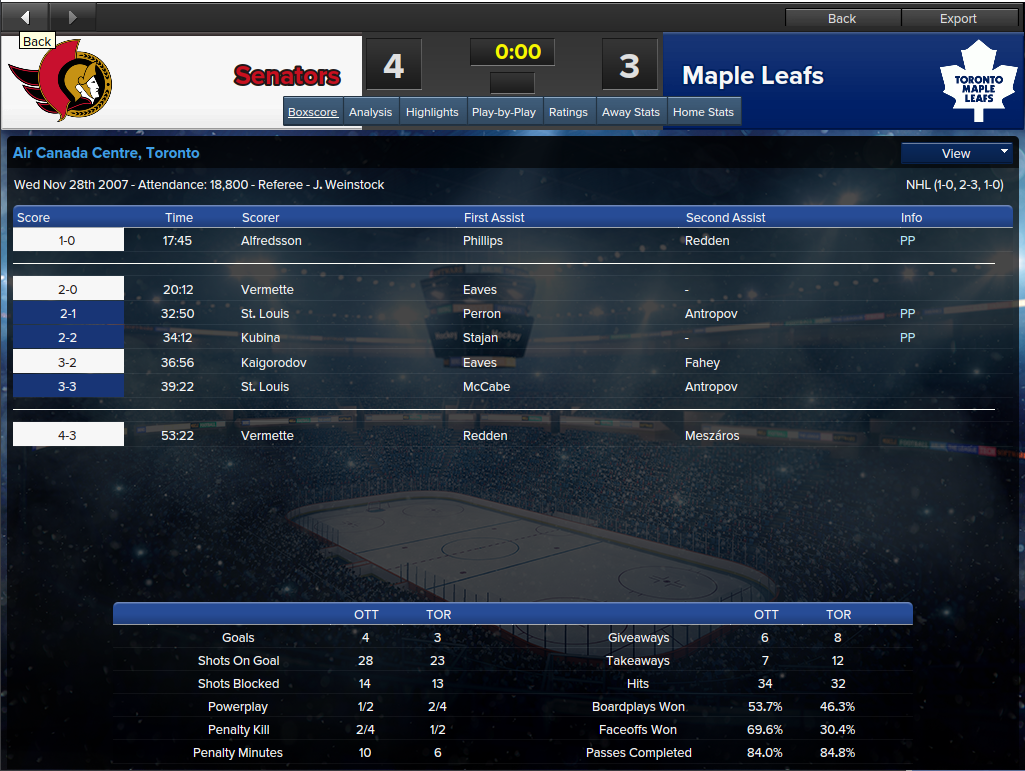The width and height of the screenshot is (1025, 771).
Task: Select the Boxscore tab
Action: (313, 112)
